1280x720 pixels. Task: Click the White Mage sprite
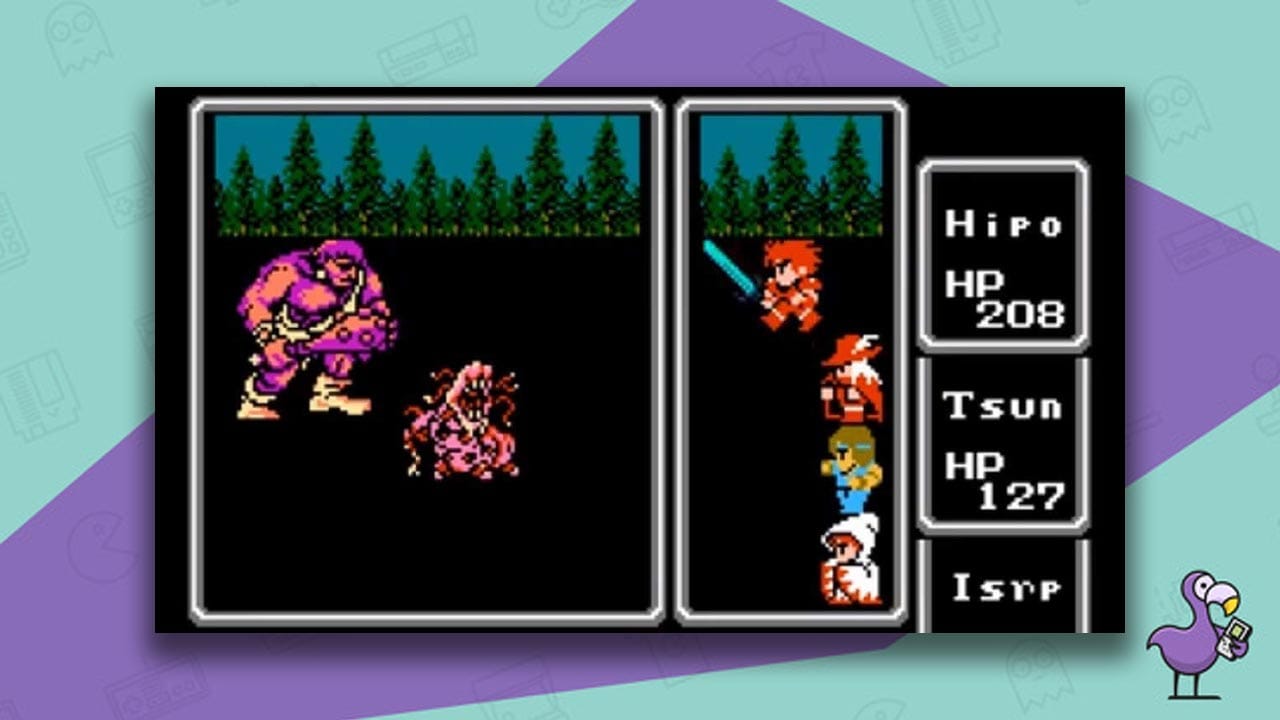coord(850,560)
